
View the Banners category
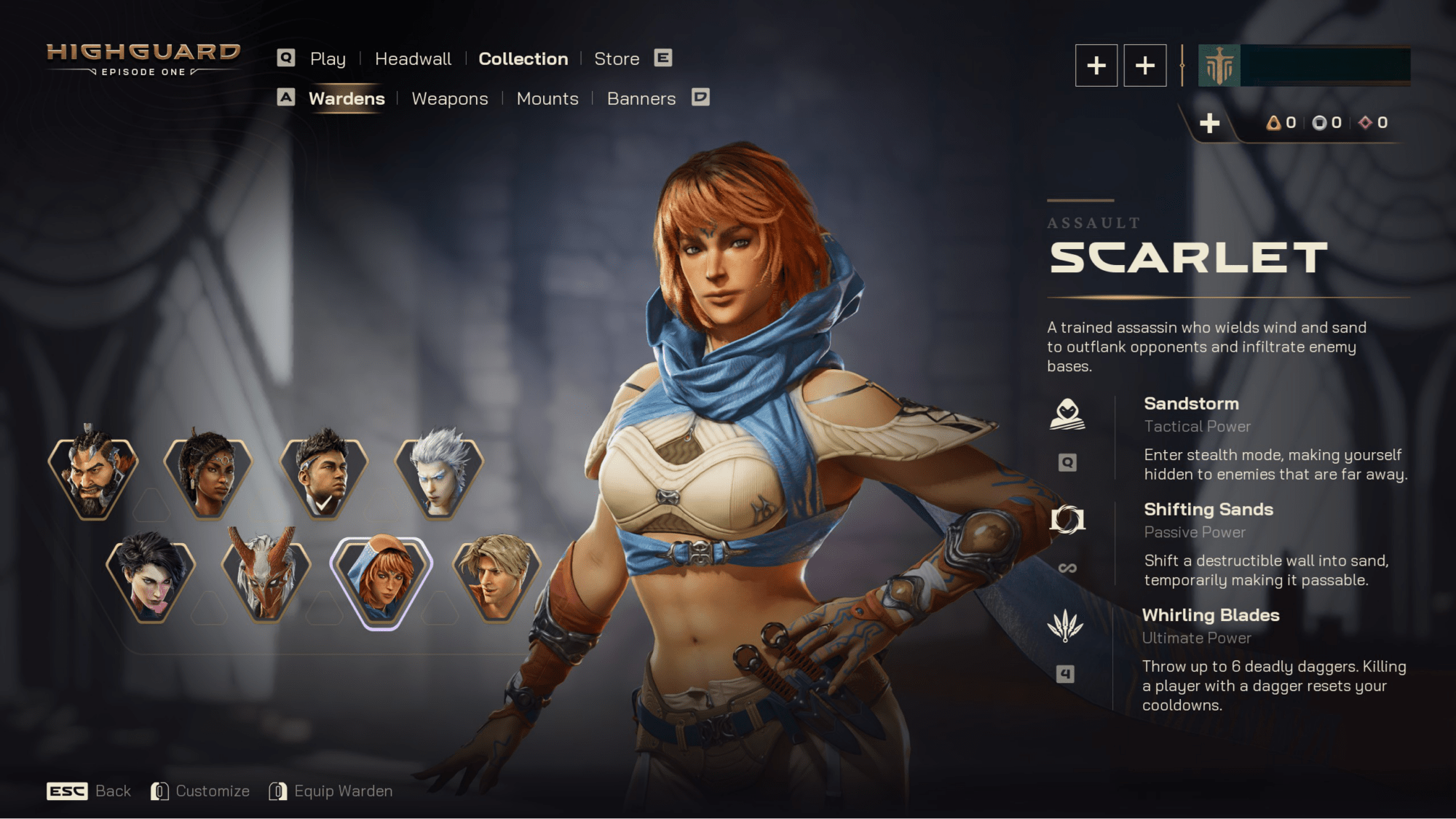[641, 99]
